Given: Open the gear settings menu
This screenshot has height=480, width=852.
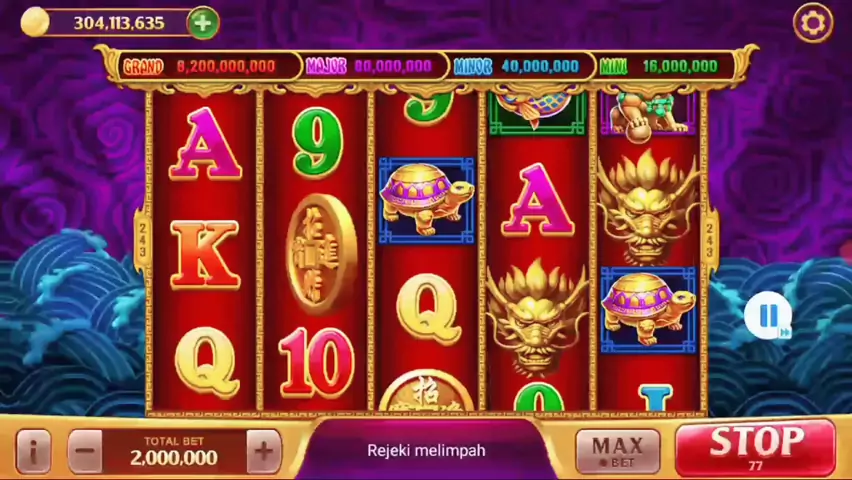Looking at the screenshot, I should [x=812, y=23].
